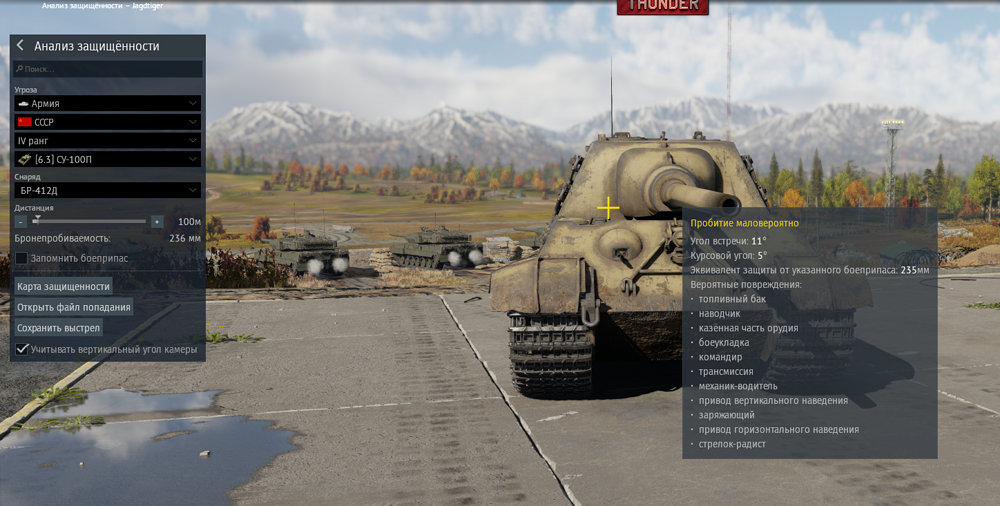The height and width of the screenshot is (506, 1000).
Task: Choose a shell in the БР-412Д dropdown
Action: point(107,190)
